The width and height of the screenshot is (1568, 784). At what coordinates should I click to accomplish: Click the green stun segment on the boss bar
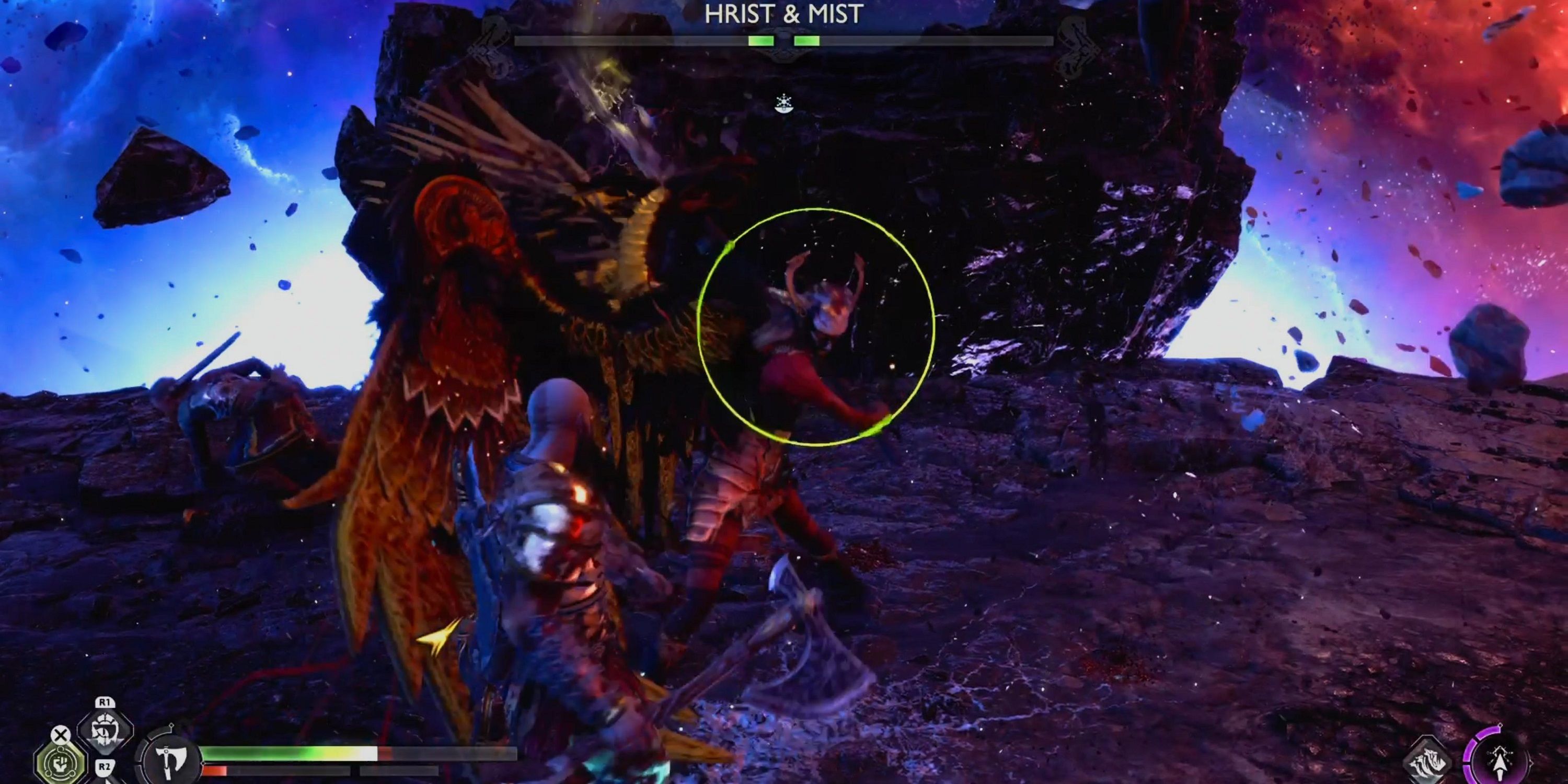(x=762, y=41)
